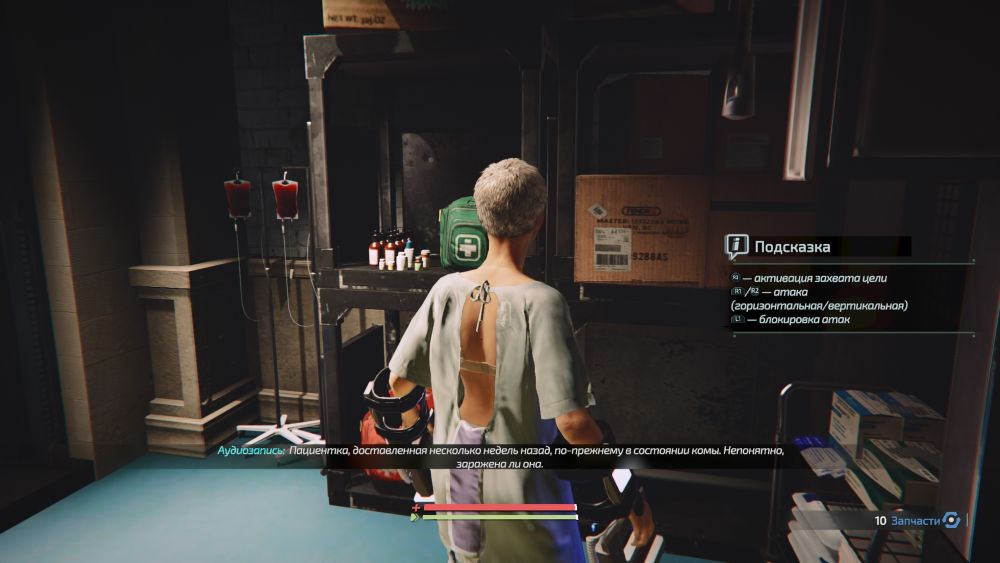Select the Запчасти spare parts icon
The height and width of the screenshot is (563, 1000).
tap(952, 520)
